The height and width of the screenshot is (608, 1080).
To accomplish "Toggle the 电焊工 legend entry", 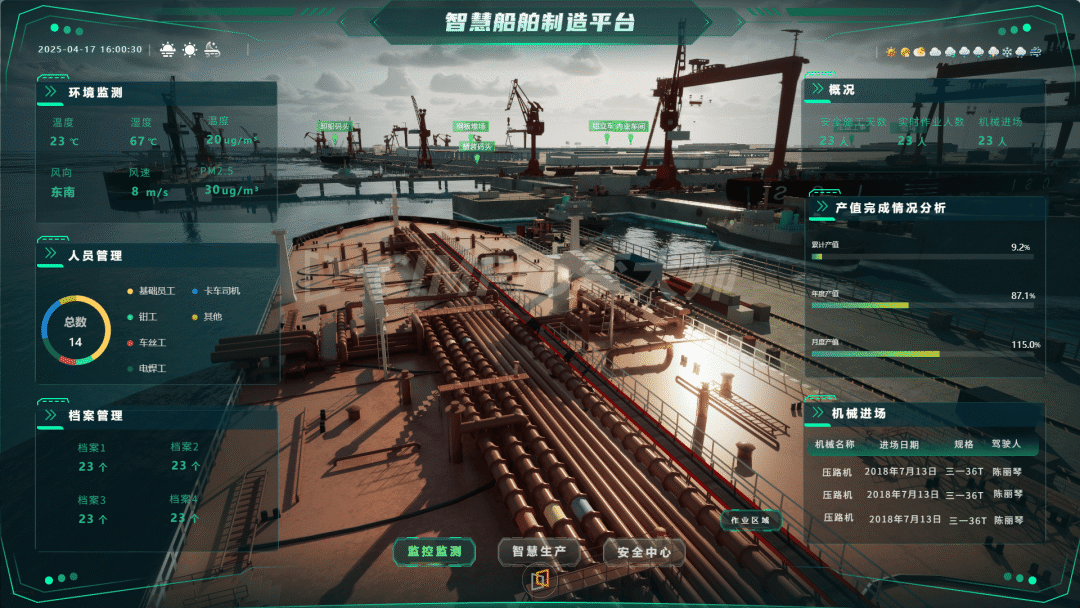I will pos(152,369).
